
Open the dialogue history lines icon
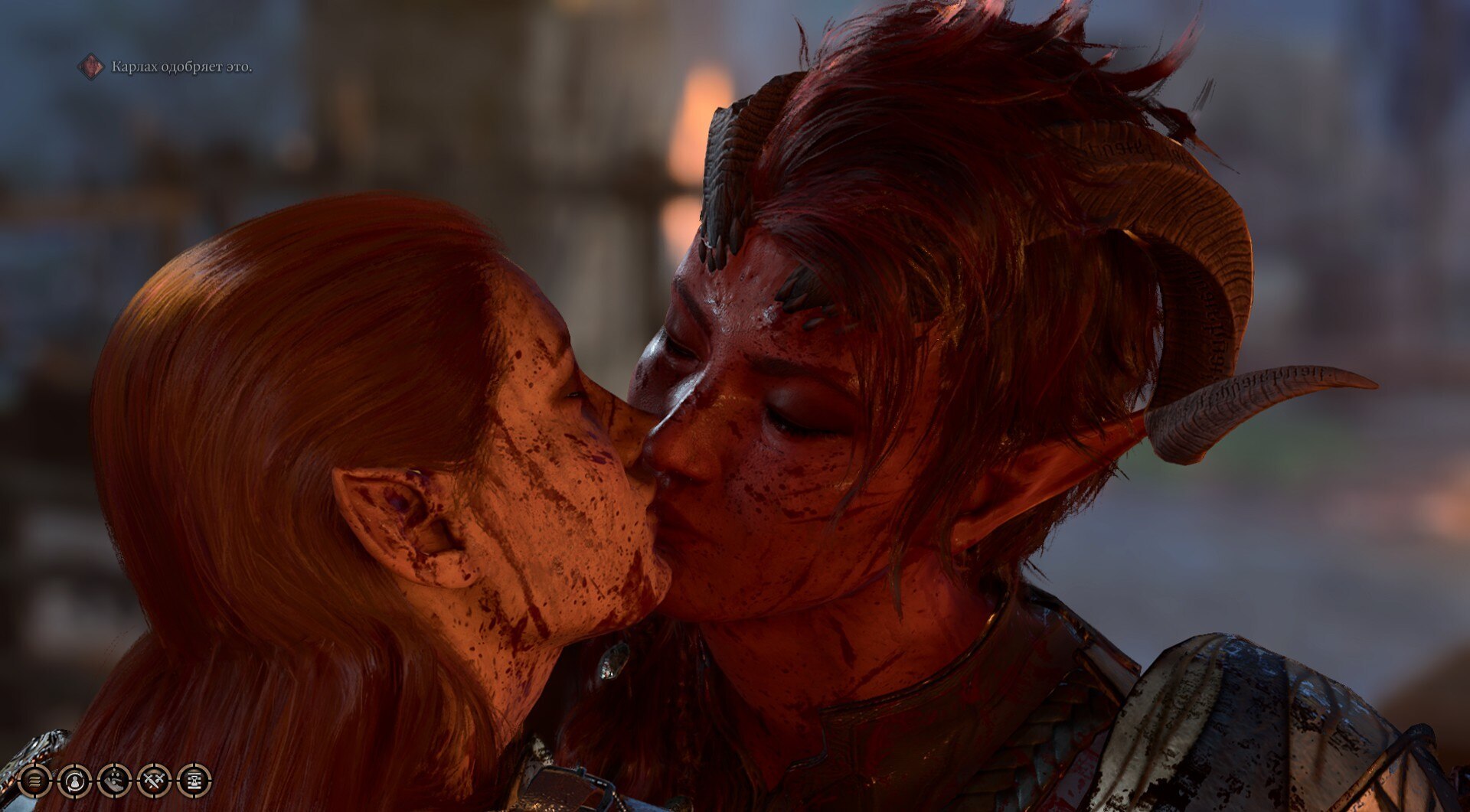(35, 781)
